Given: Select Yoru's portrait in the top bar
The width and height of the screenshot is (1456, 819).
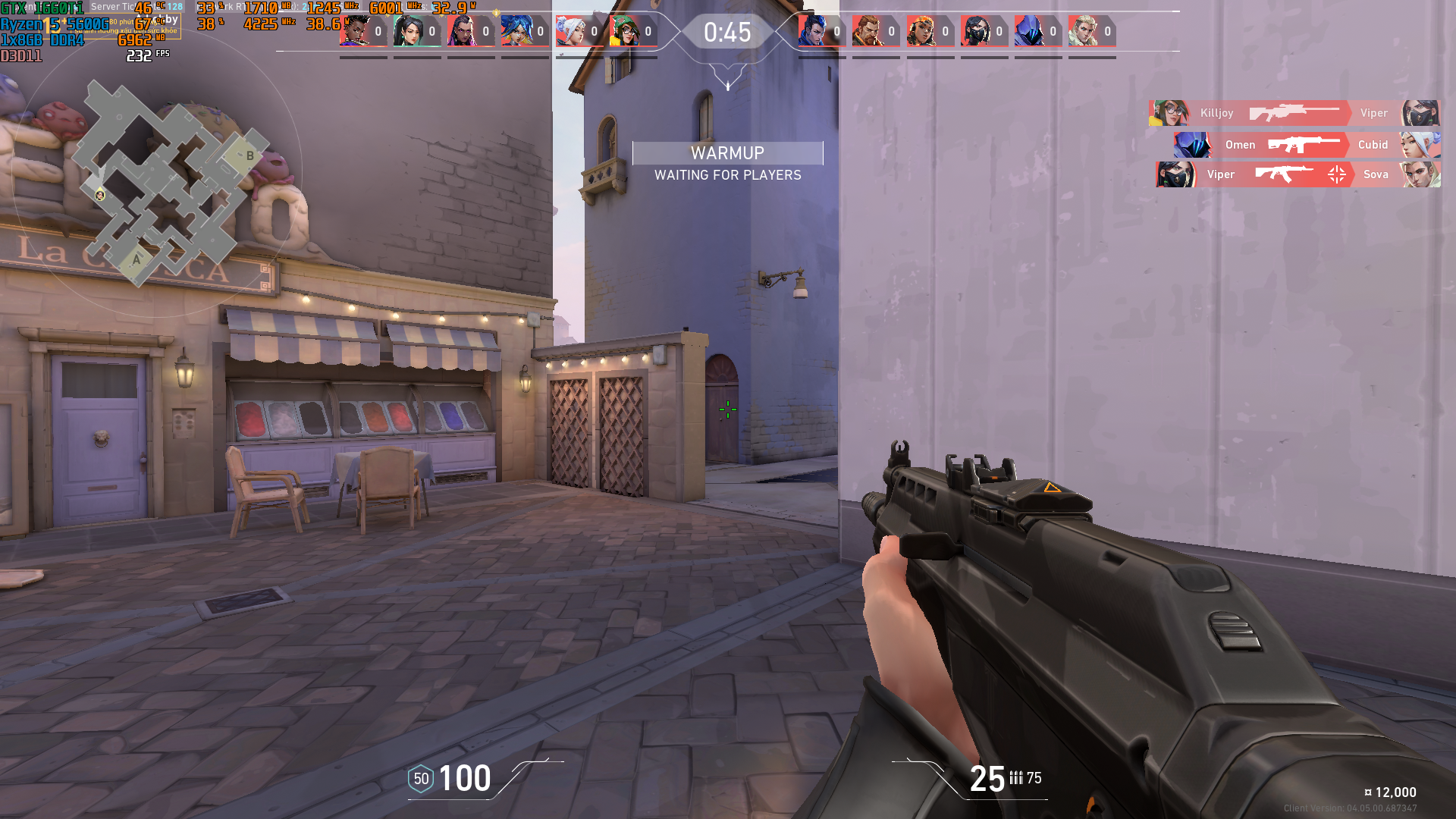Looking at the screenshot, I should (814, 31).
